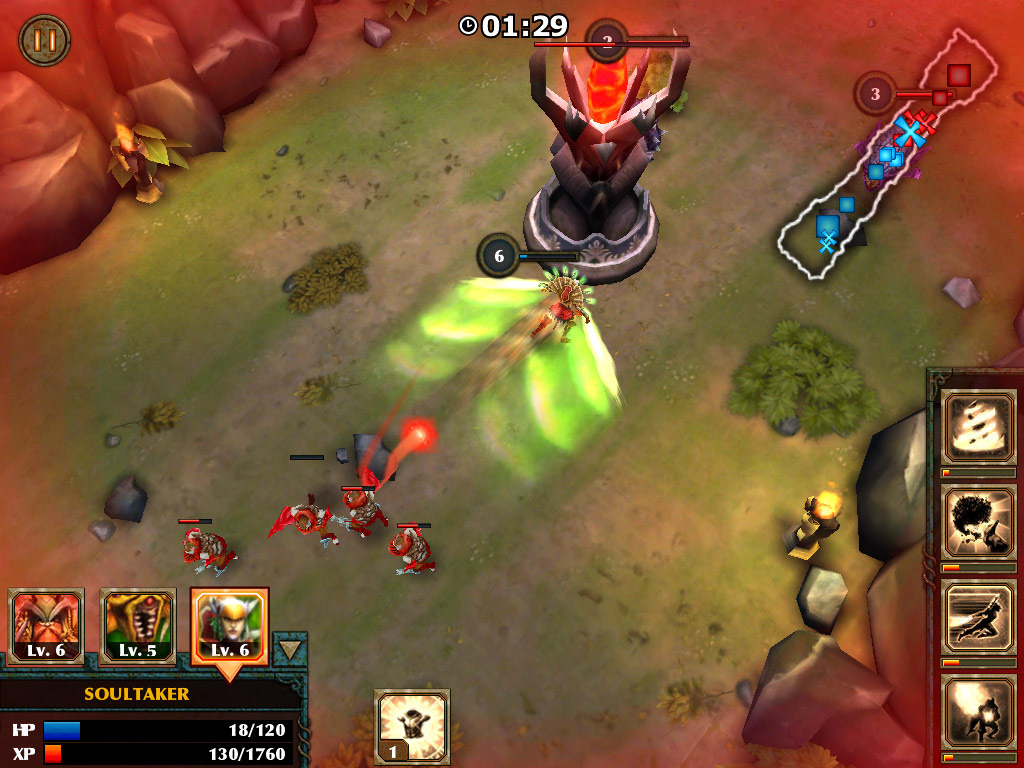This screenshot has height=768, width=1024.
Task: Cast the dark cloud blast ability
Action: tap(979, 522)
